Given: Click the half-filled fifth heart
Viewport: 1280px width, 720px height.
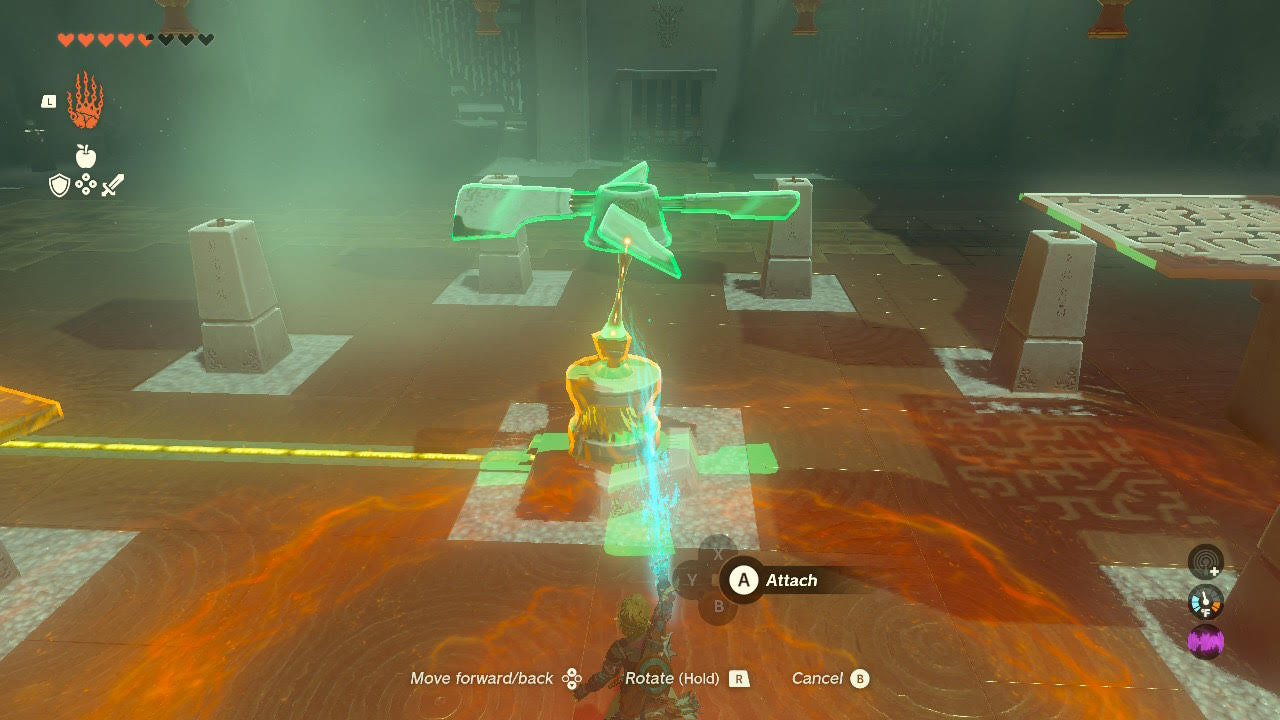Looking at the screenshot, I should coord(144,39).
